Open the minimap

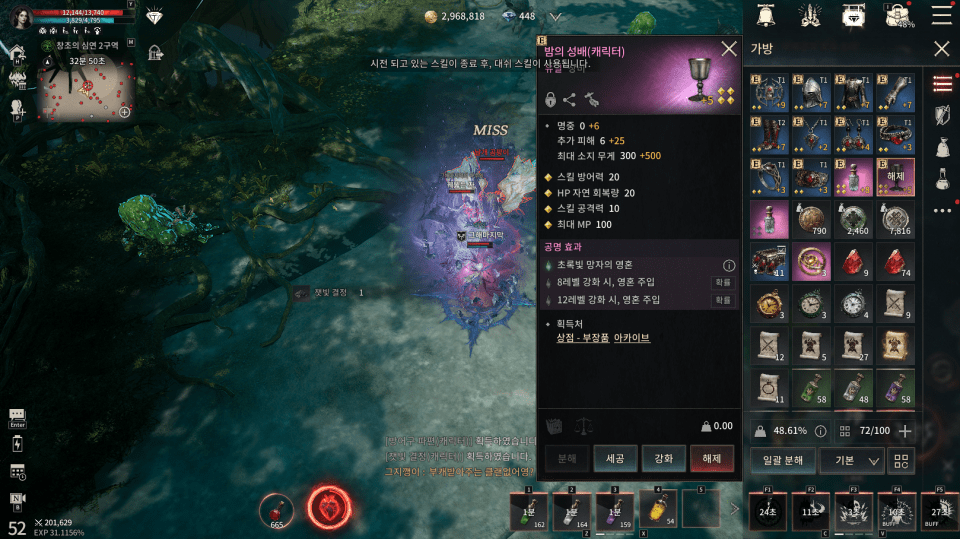(87, 90)
